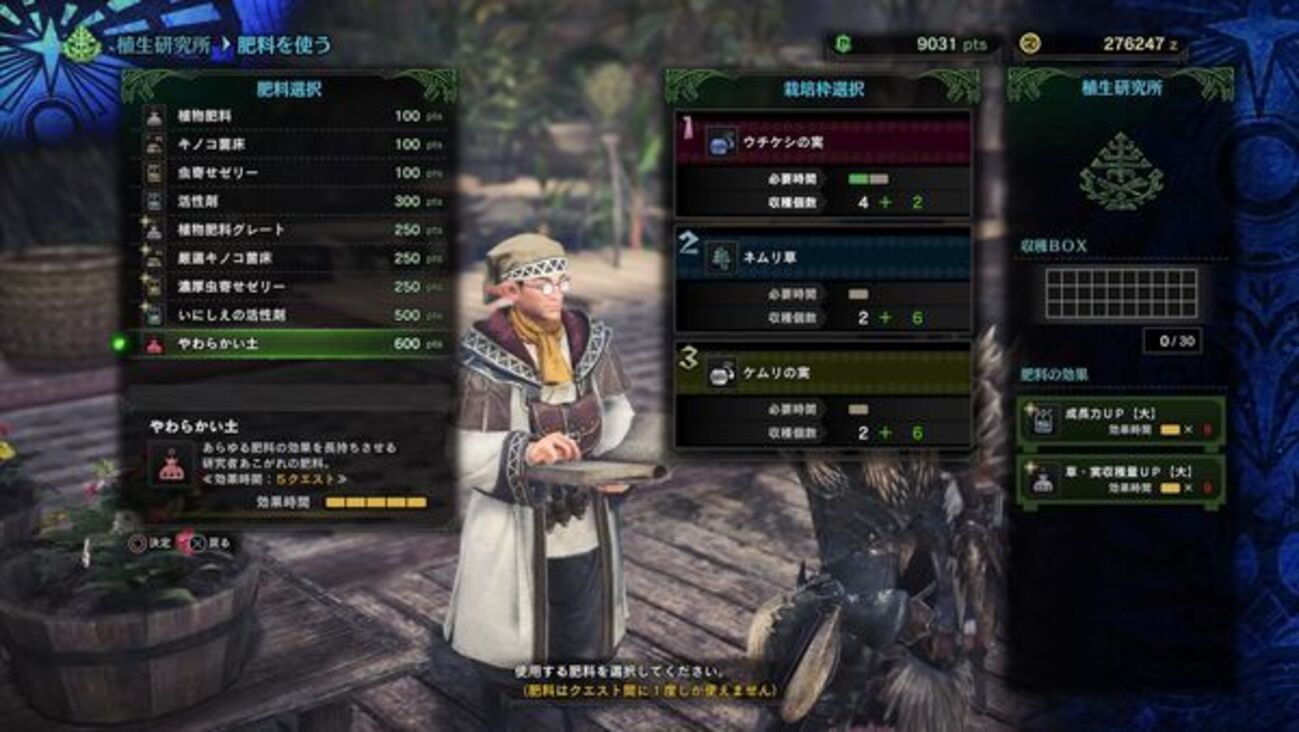The image size is (1299, 732).
Task: Select the 植物肥料 fertilizer entry
Action: click(290, 116)
